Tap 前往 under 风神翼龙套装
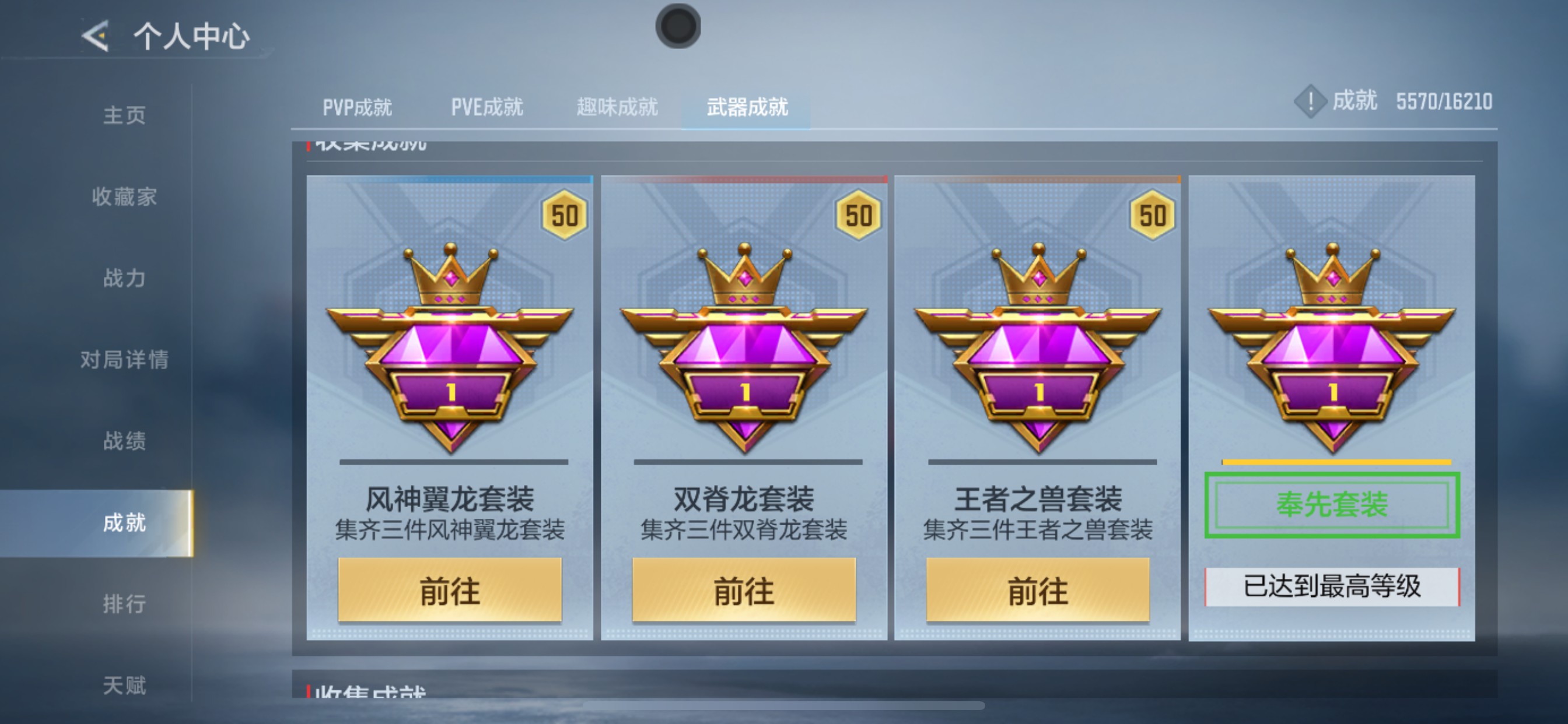 pos(449,589)
